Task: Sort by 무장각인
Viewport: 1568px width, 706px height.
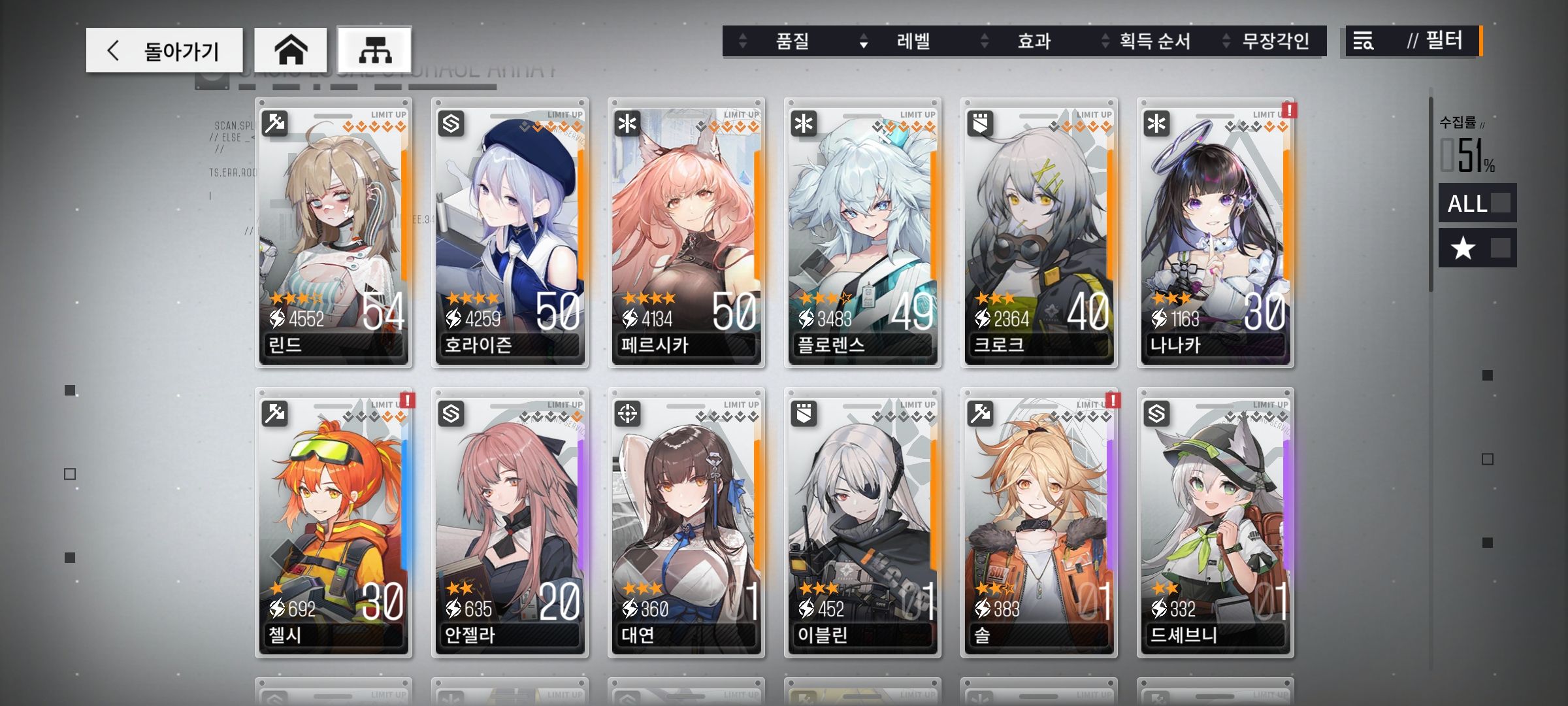Action: [x=1275, y=41]
